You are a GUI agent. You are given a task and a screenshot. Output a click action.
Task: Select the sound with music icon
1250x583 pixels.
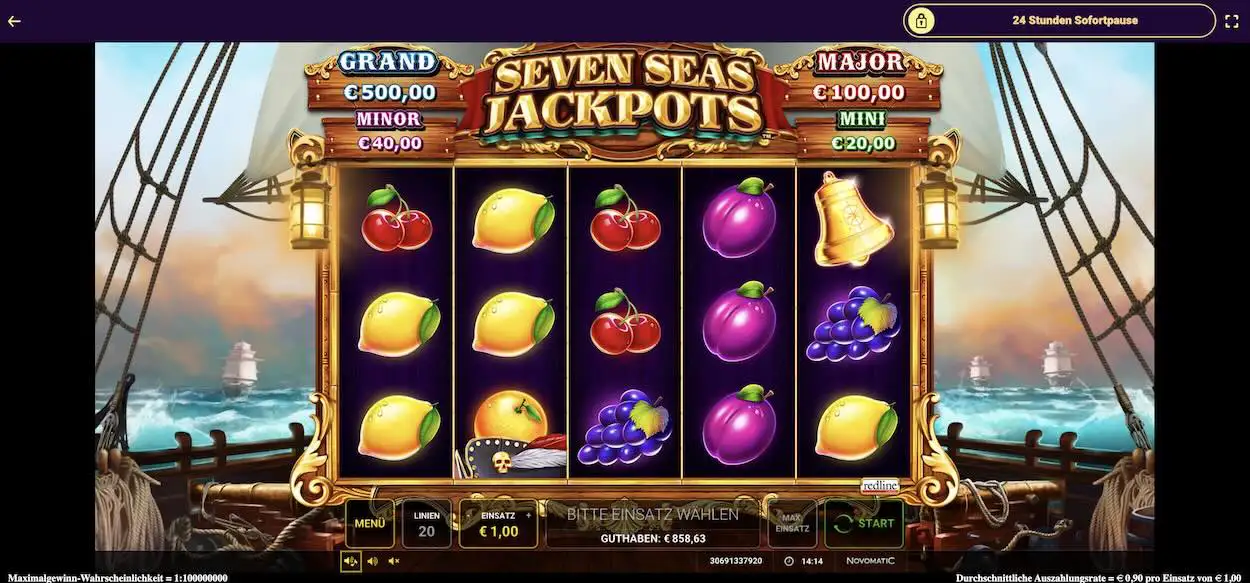coord(350,561)
